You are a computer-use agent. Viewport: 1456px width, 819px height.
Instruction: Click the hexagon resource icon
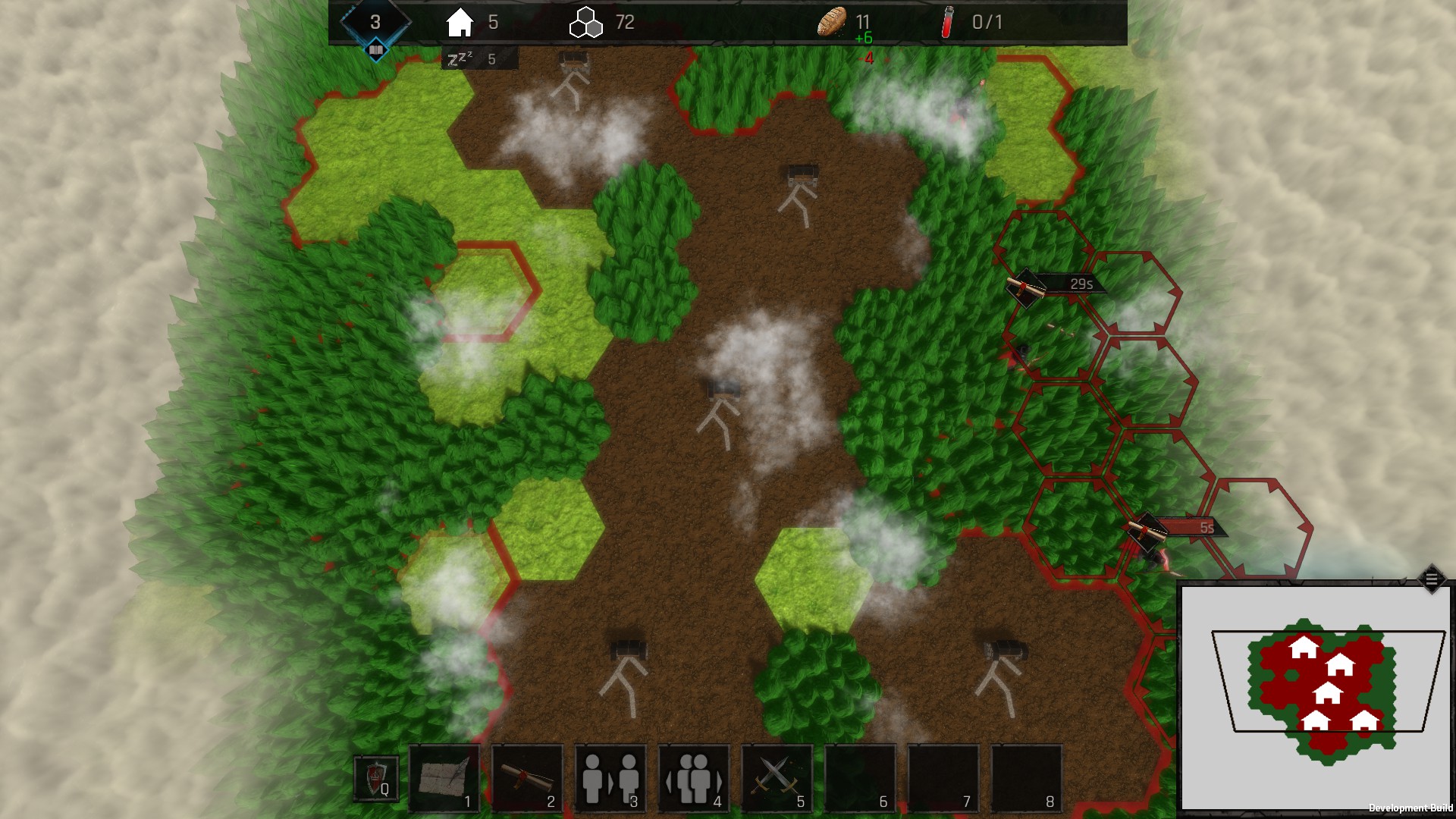[585, 23]
